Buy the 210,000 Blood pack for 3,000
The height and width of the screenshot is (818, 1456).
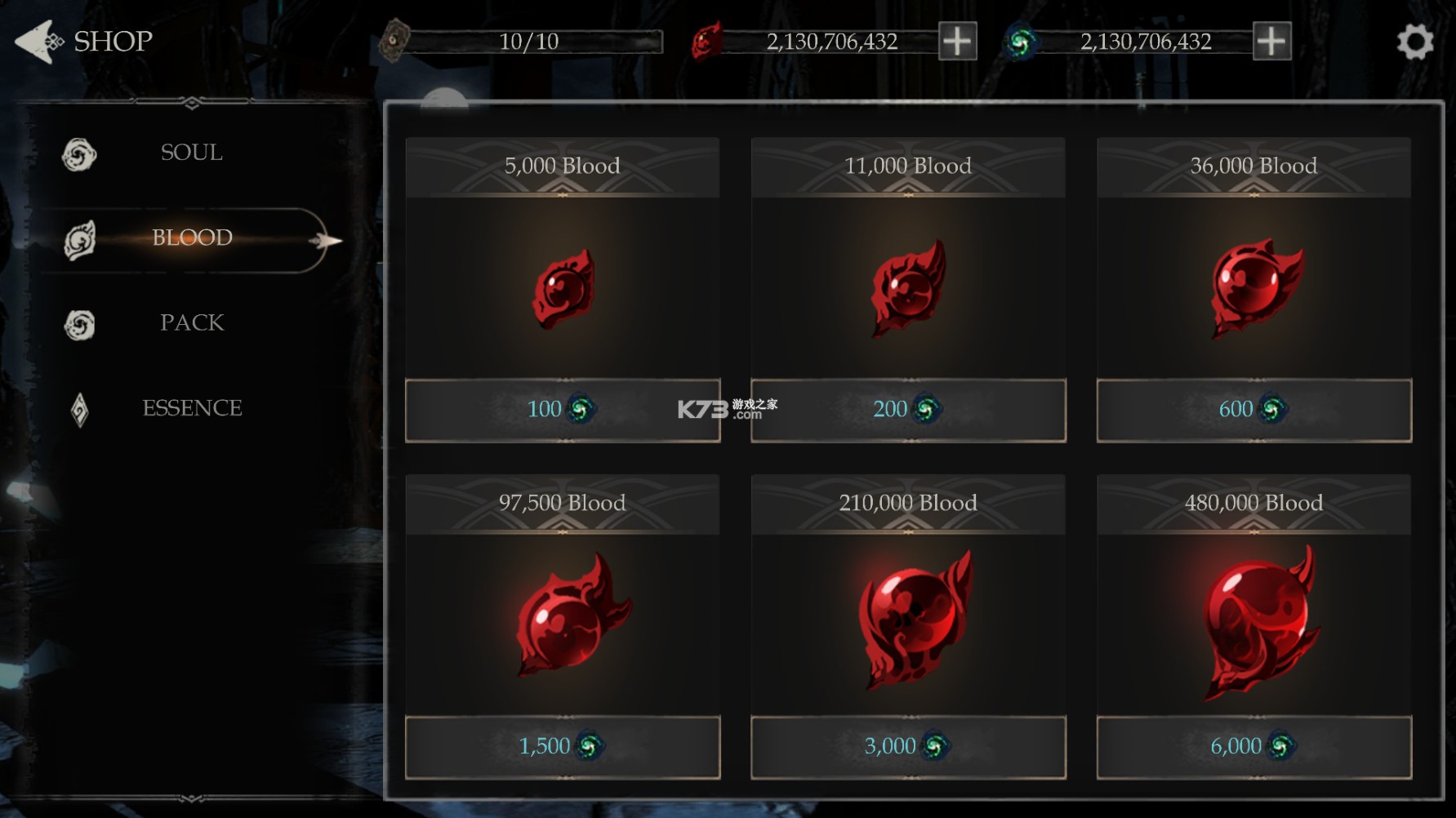point(908,746)
